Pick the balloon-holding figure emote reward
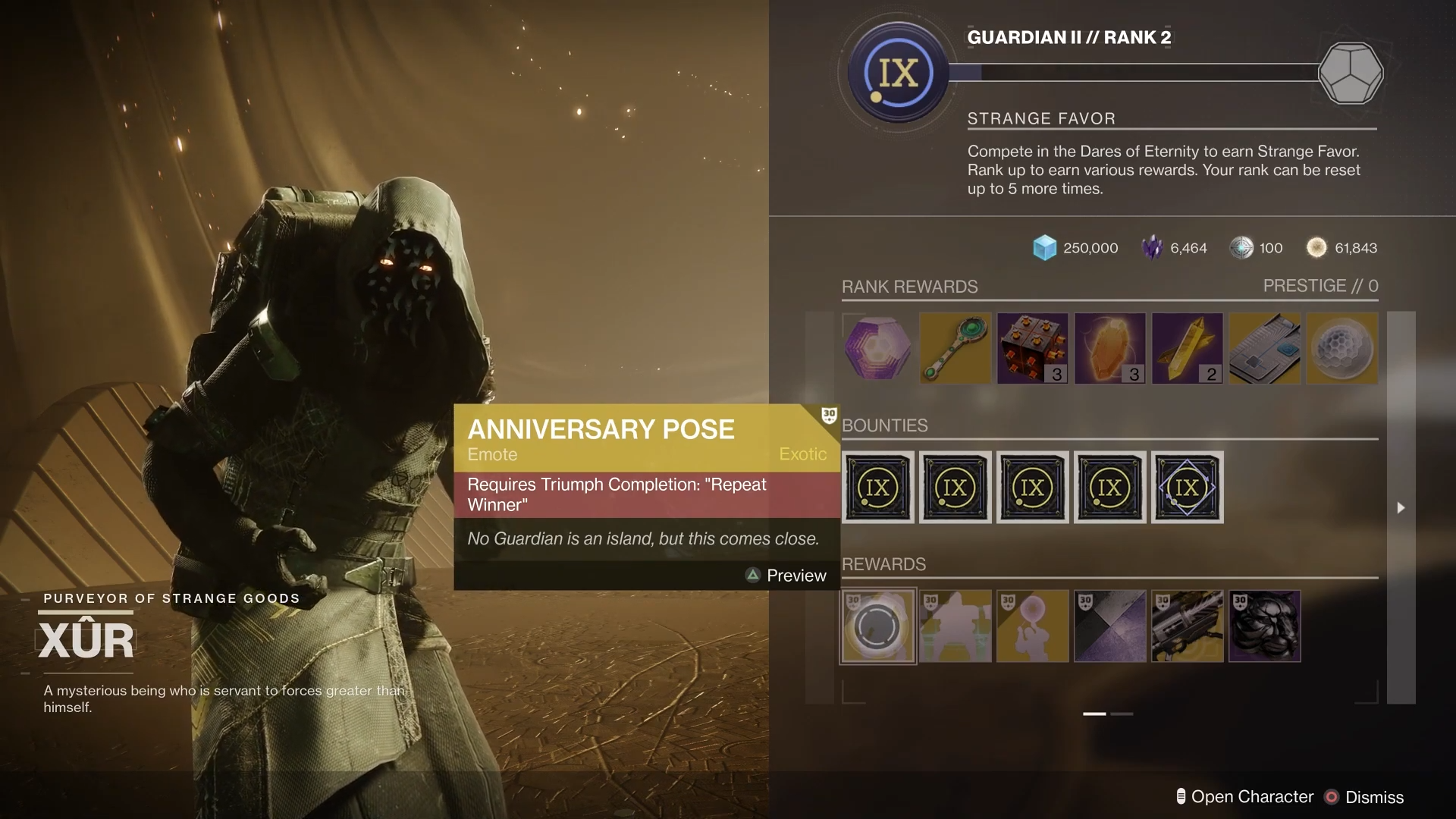1456x819 pixels. [x=1032, y=626]
